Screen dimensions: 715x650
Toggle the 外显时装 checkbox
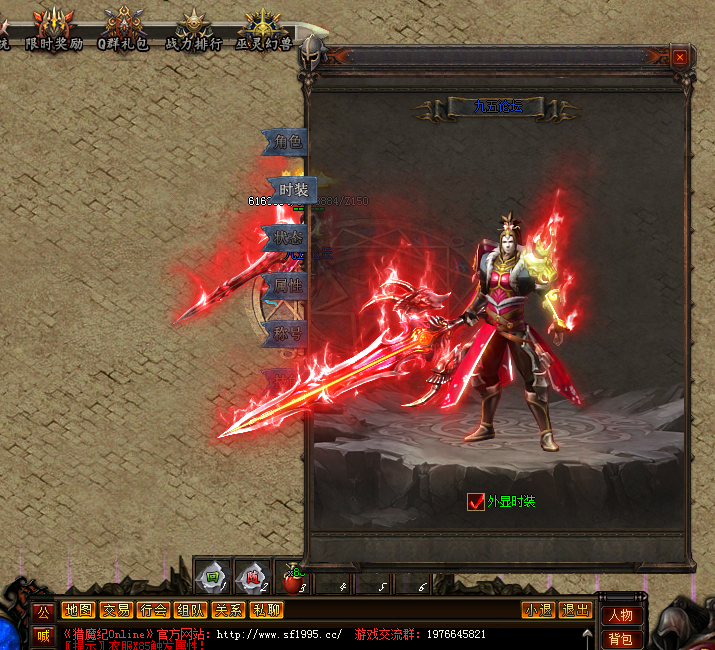(476, 502)
